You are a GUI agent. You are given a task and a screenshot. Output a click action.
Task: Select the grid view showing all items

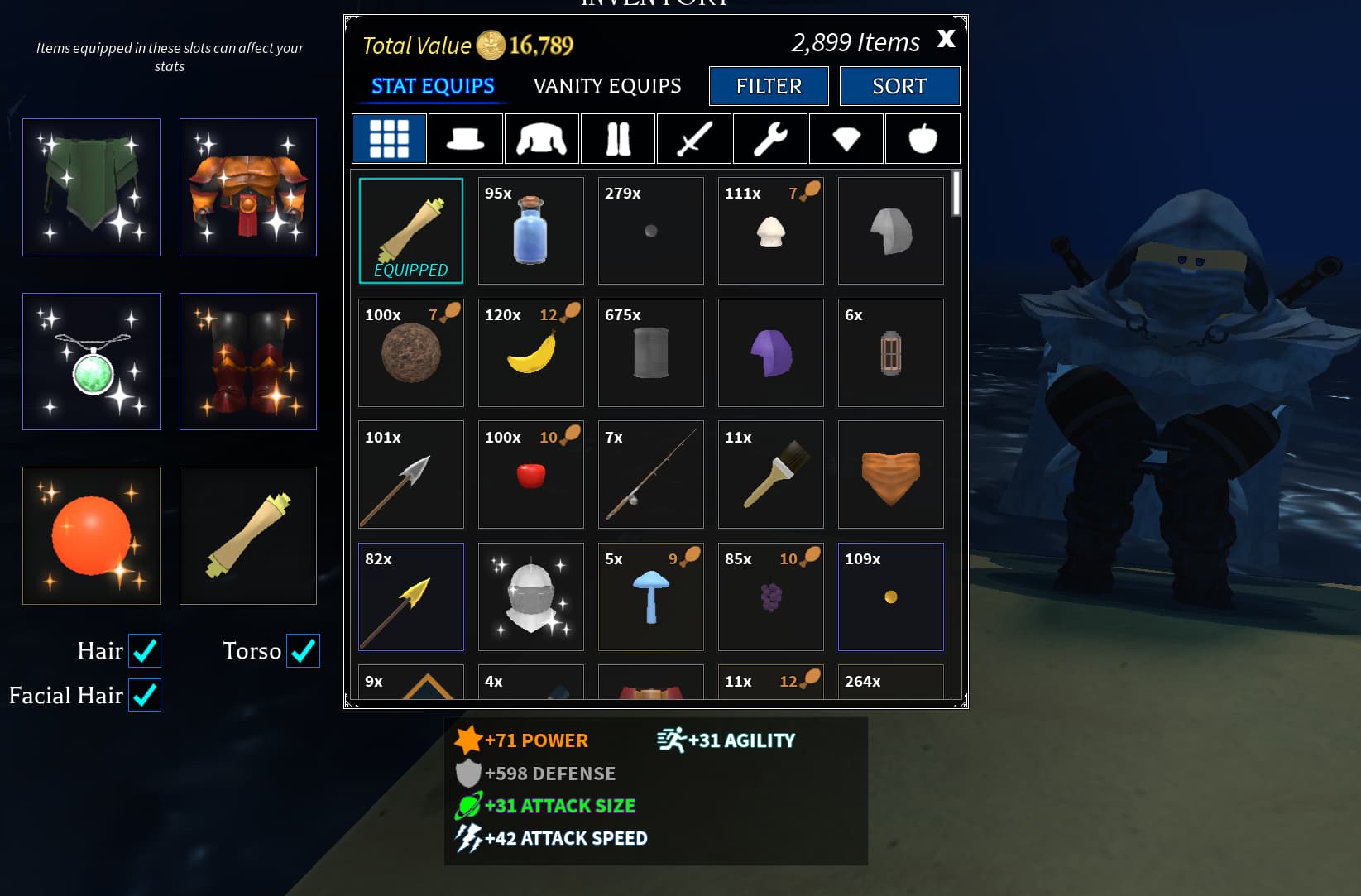pos(388,138)
